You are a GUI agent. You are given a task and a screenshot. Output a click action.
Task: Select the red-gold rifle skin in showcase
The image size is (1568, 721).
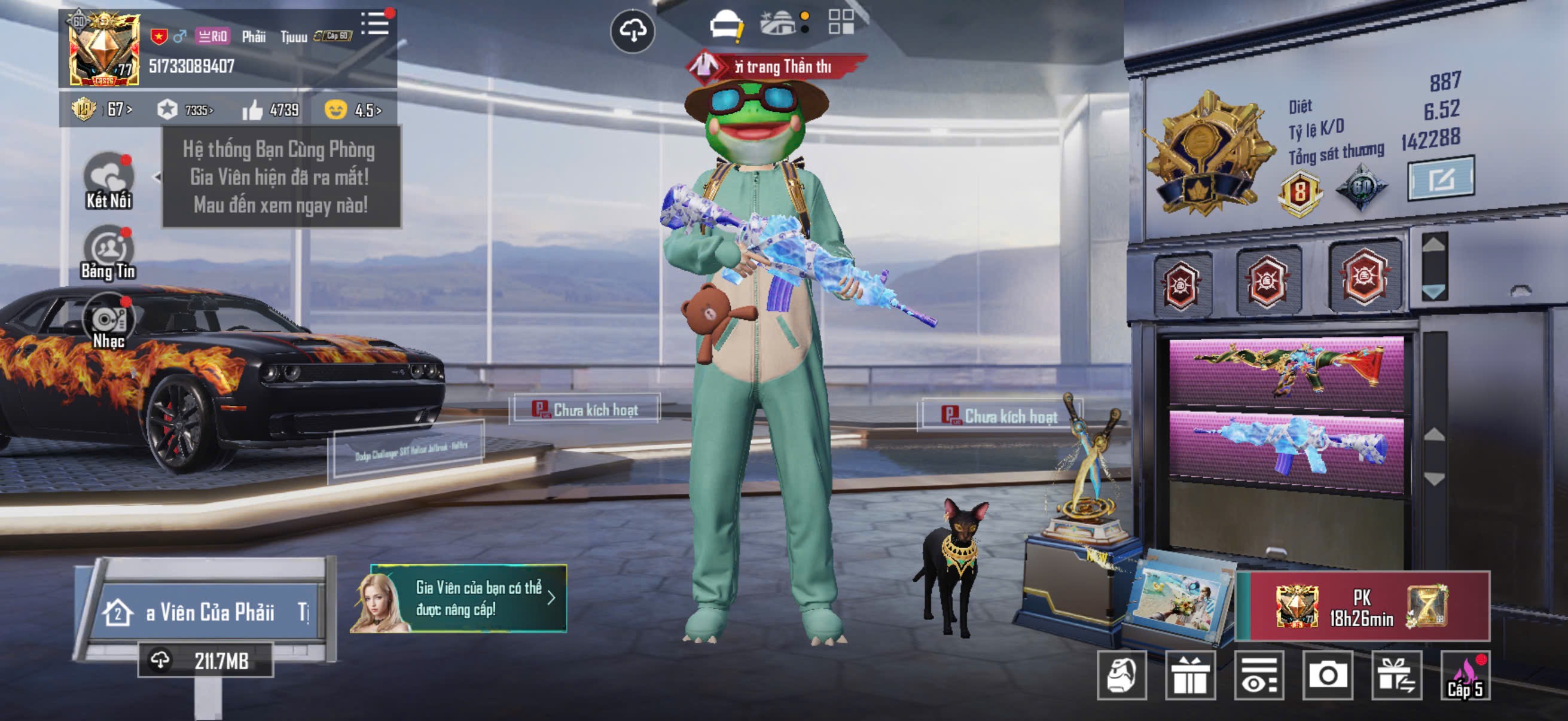click(1286, 369)
